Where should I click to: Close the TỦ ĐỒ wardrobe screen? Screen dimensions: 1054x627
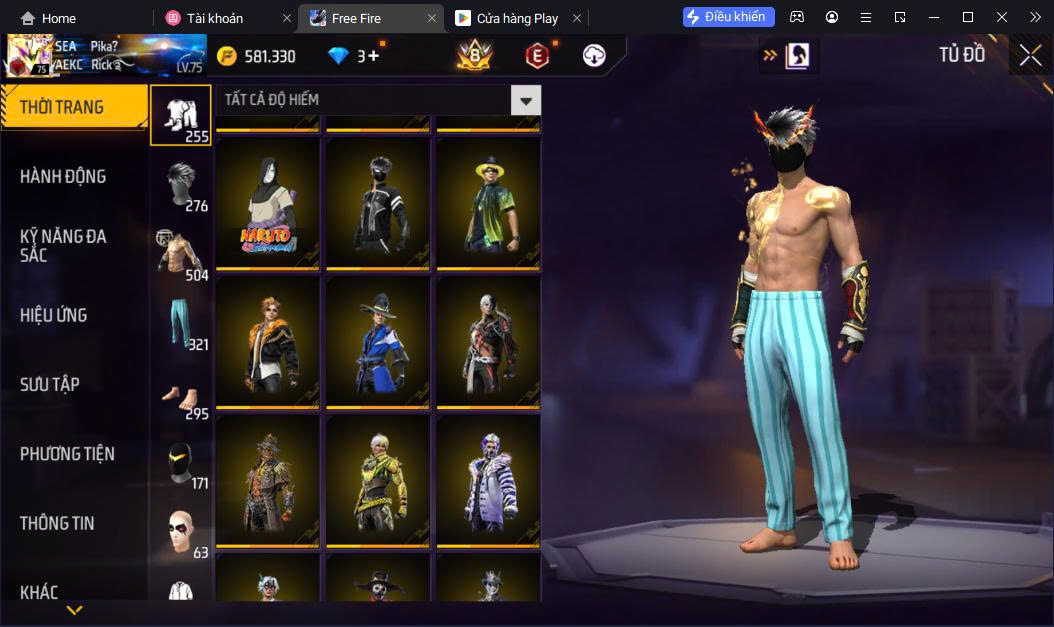[1030, 56]
